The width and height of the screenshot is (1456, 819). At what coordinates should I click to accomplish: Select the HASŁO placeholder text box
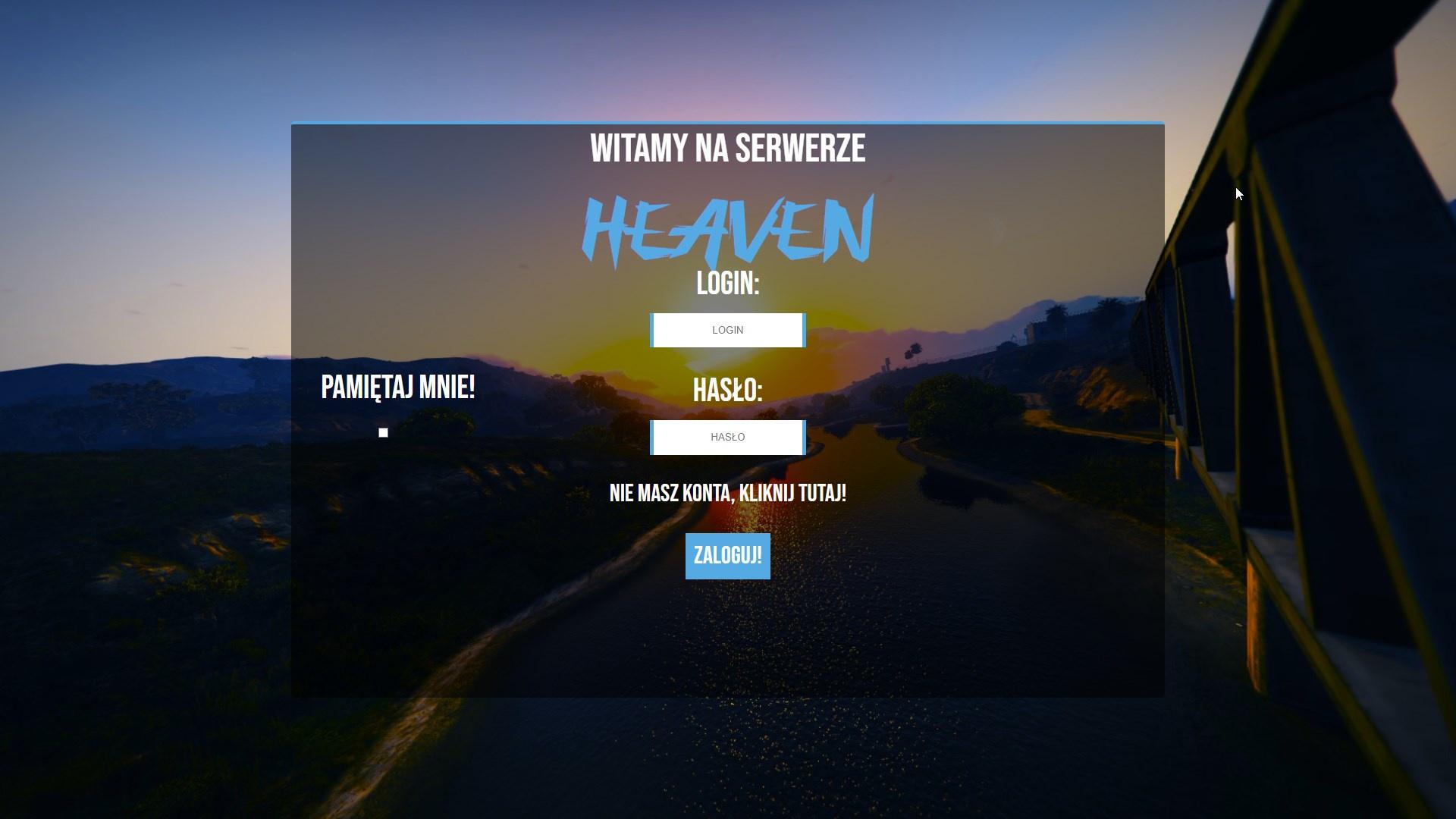pyautogui.click(x=726, y=437)
